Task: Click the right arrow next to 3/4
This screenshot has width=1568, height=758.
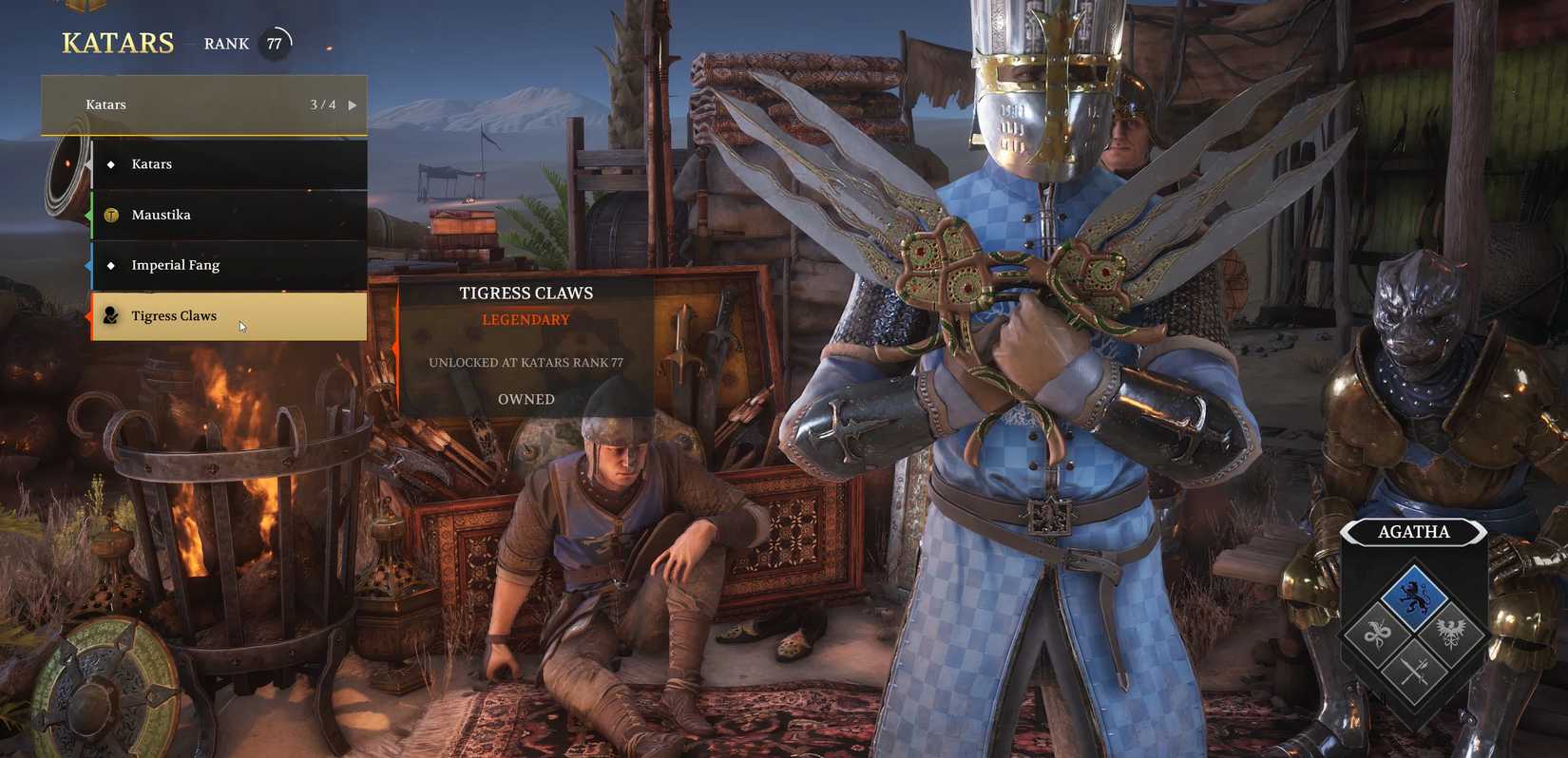Action: 353,104
